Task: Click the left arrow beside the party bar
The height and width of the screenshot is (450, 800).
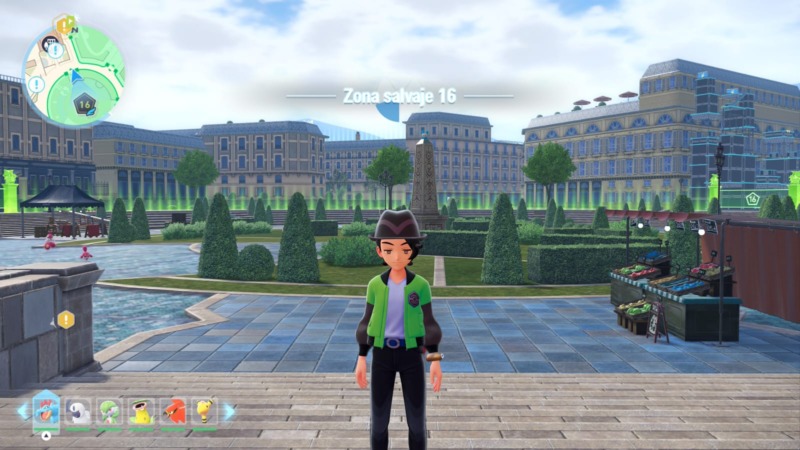Action: (x=22, y=411)
